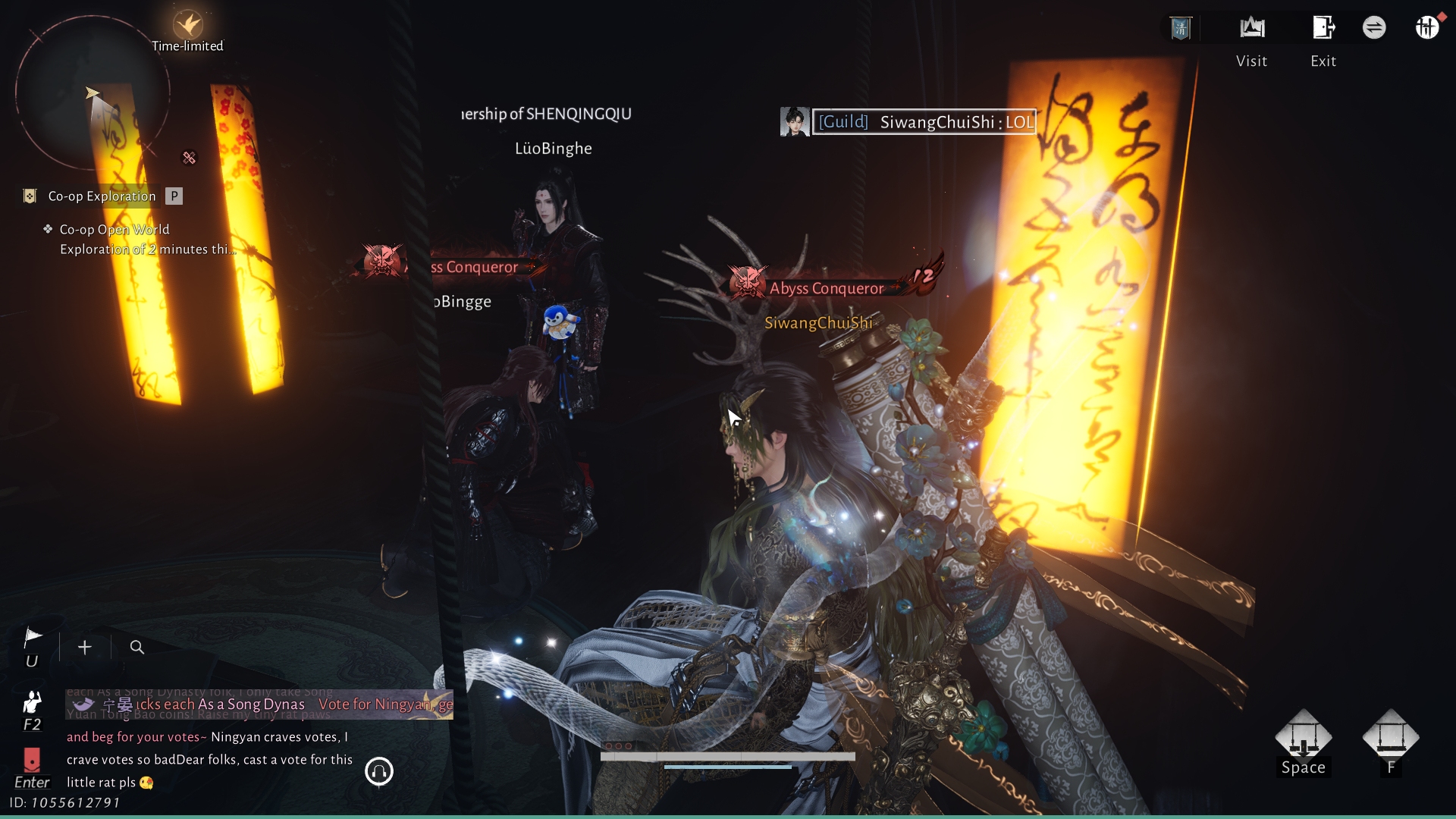The height and width of the screenshot is (819, 1456).
Task: Click the circular minimap
Action: tap(93, 93)
